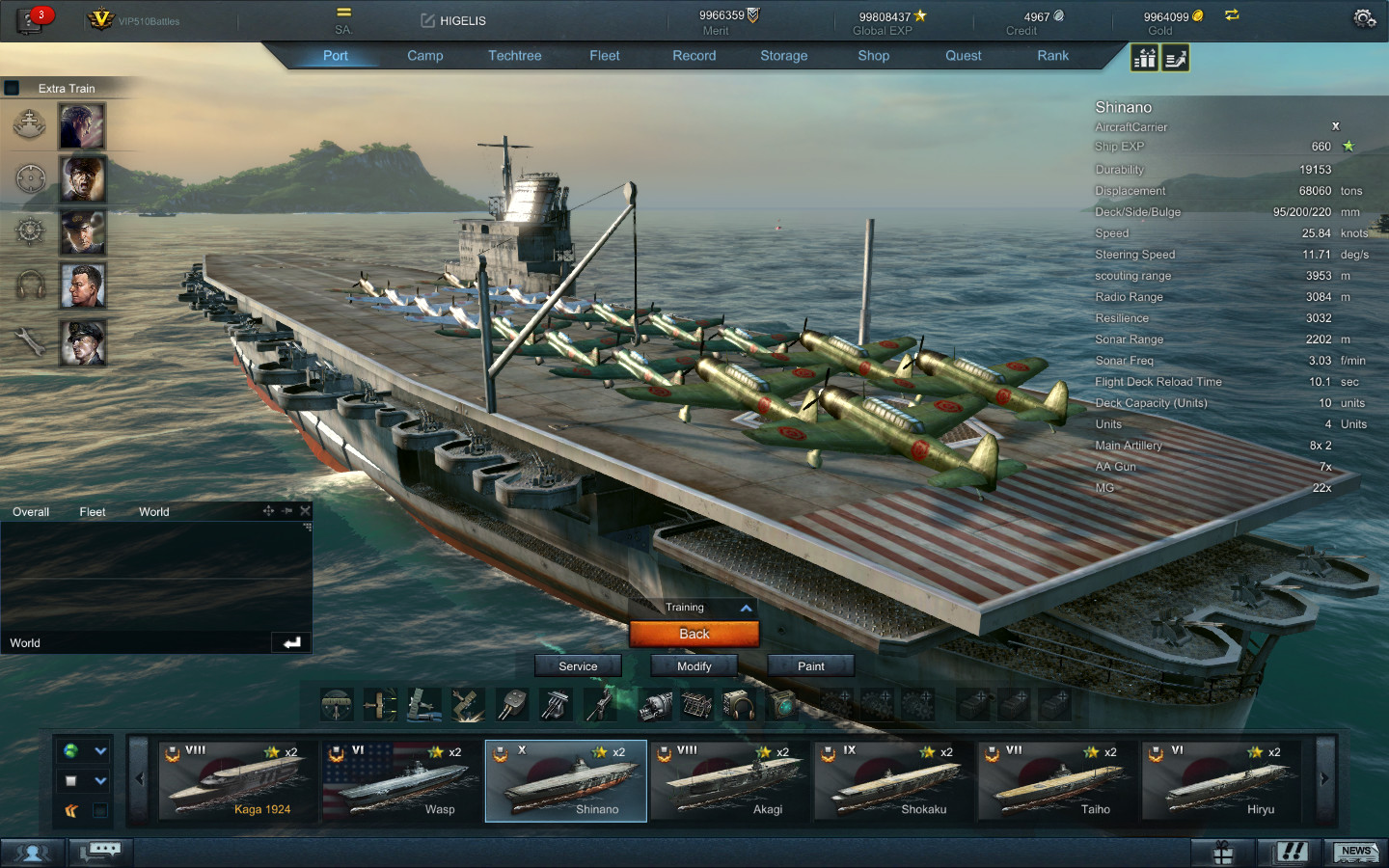The width and height of the screenshot is (1389, 868).
Task: Go to the Shop tab
Action: (873, 56)
